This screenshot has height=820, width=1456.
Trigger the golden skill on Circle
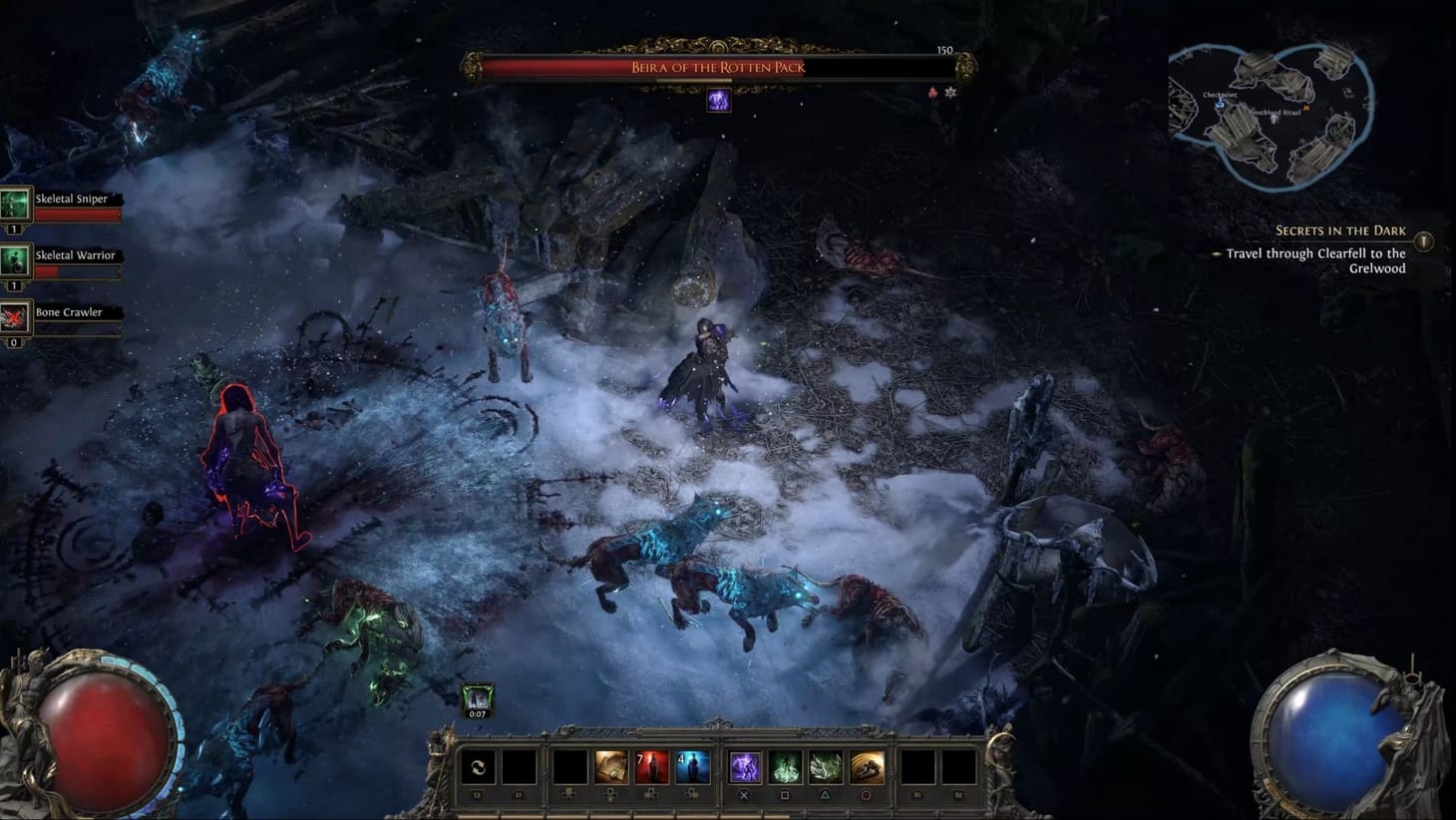pyautogui.click(x=868, y=768)
